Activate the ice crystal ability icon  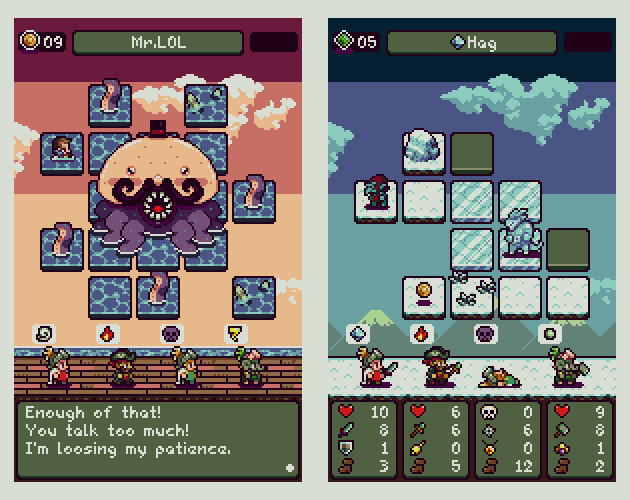point(358,333)
